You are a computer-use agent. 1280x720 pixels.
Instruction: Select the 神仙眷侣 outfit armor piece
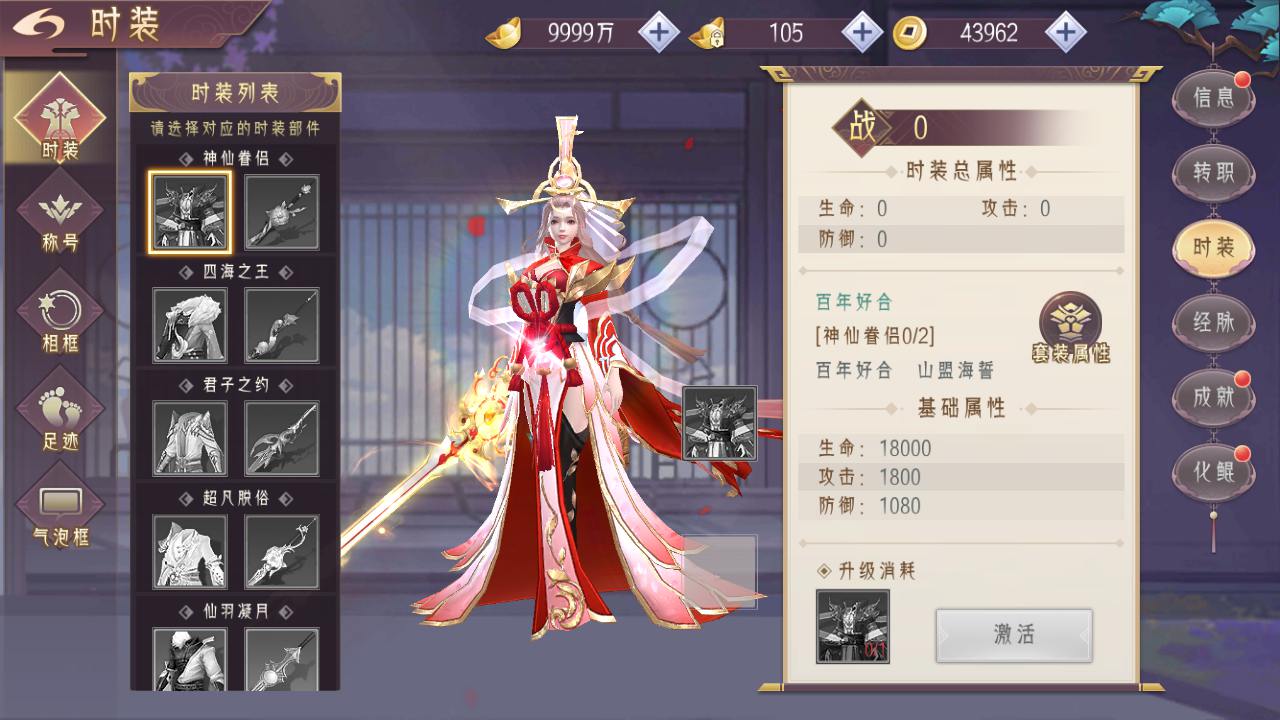190,212
